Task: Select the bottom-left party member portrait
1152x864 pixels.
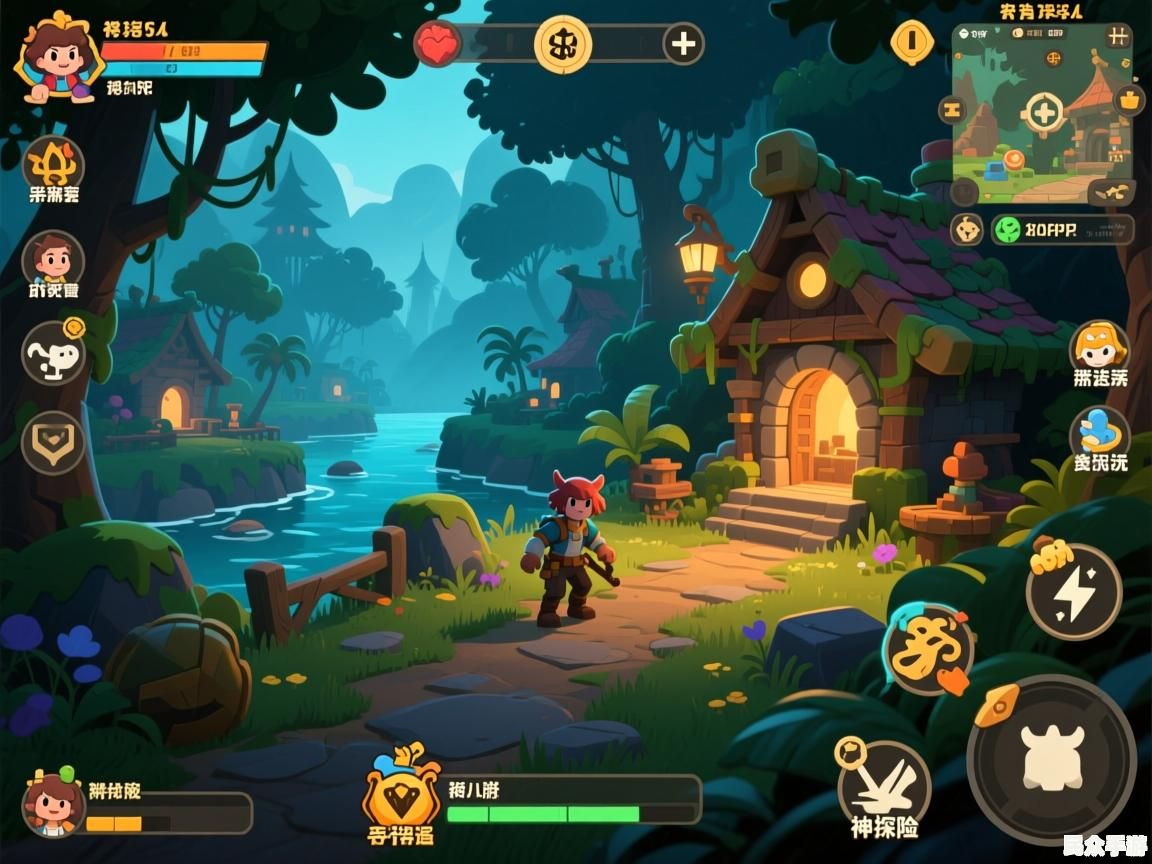Action: click(x=53, y=805)
